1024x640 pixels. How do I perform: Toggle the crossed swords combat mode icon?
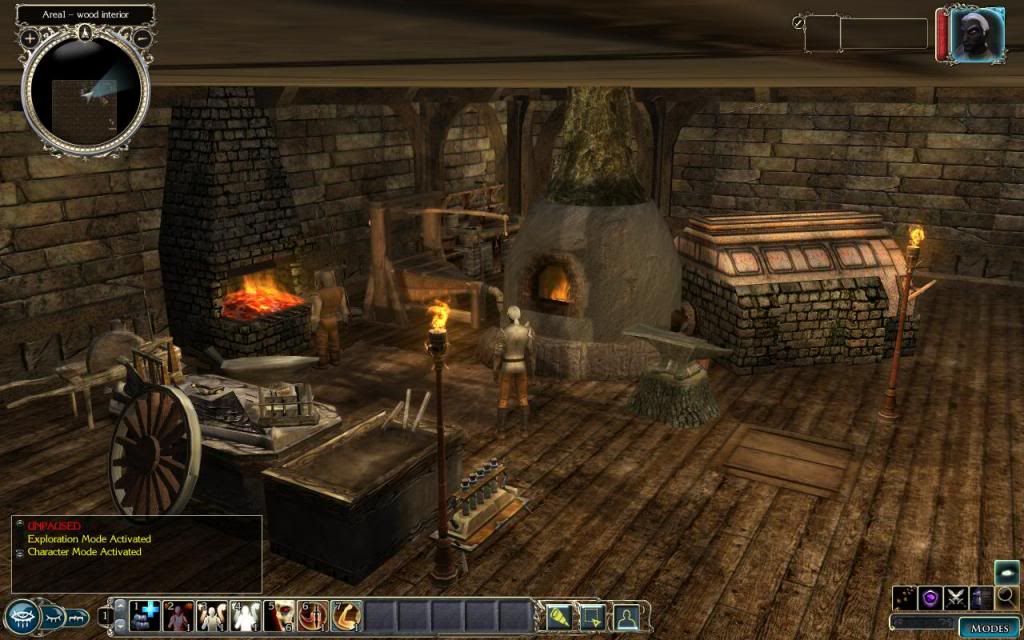957,598
